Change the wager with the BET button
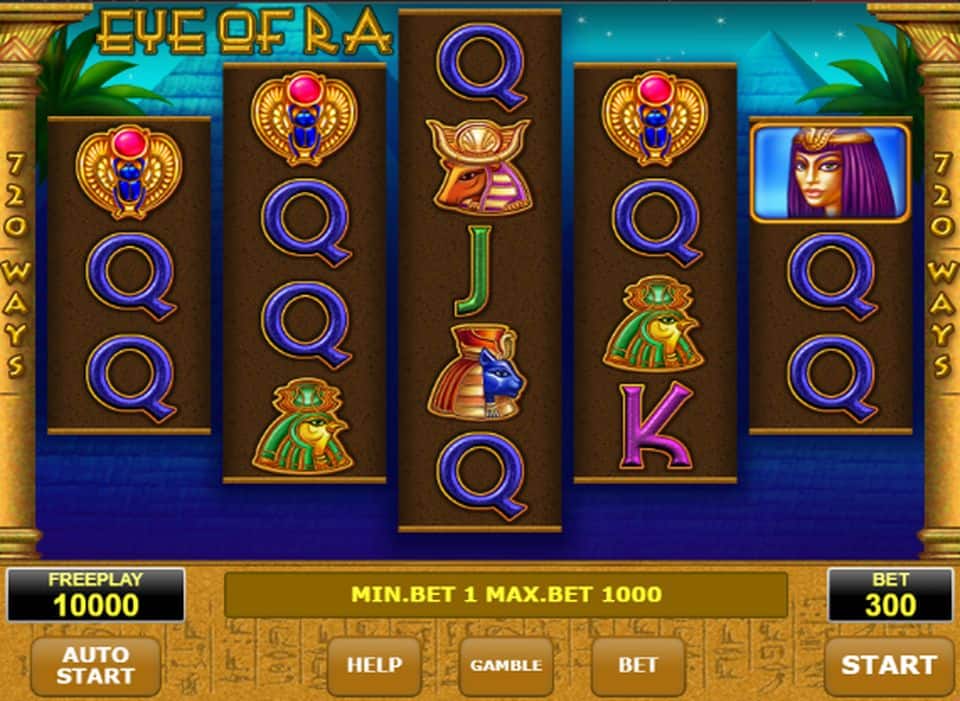This screenshot has width=960, height=701. click(638, 665)
